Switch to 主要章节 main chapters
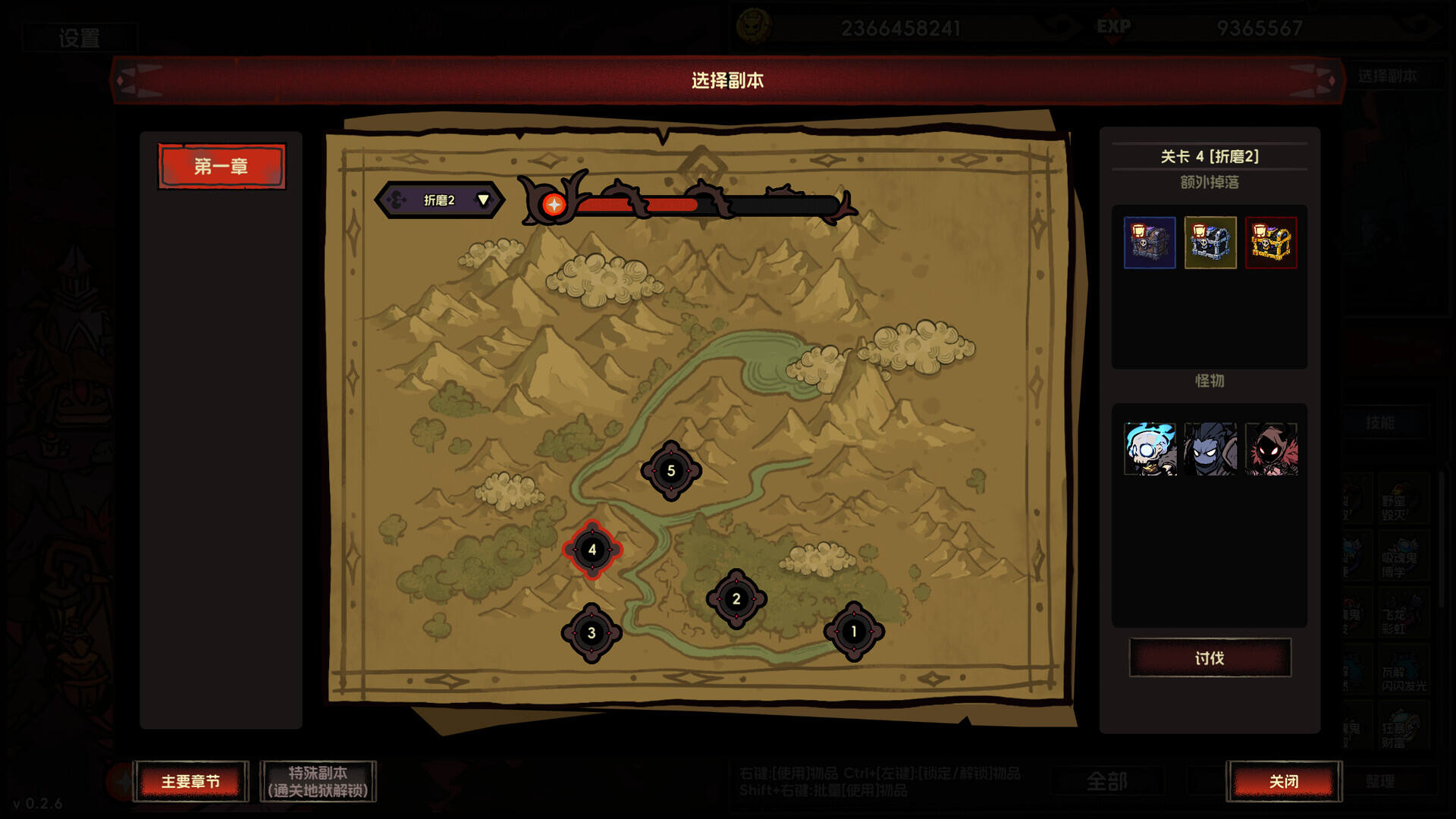The width and height of the screenshot is (1456, 819). pos(190,781)
